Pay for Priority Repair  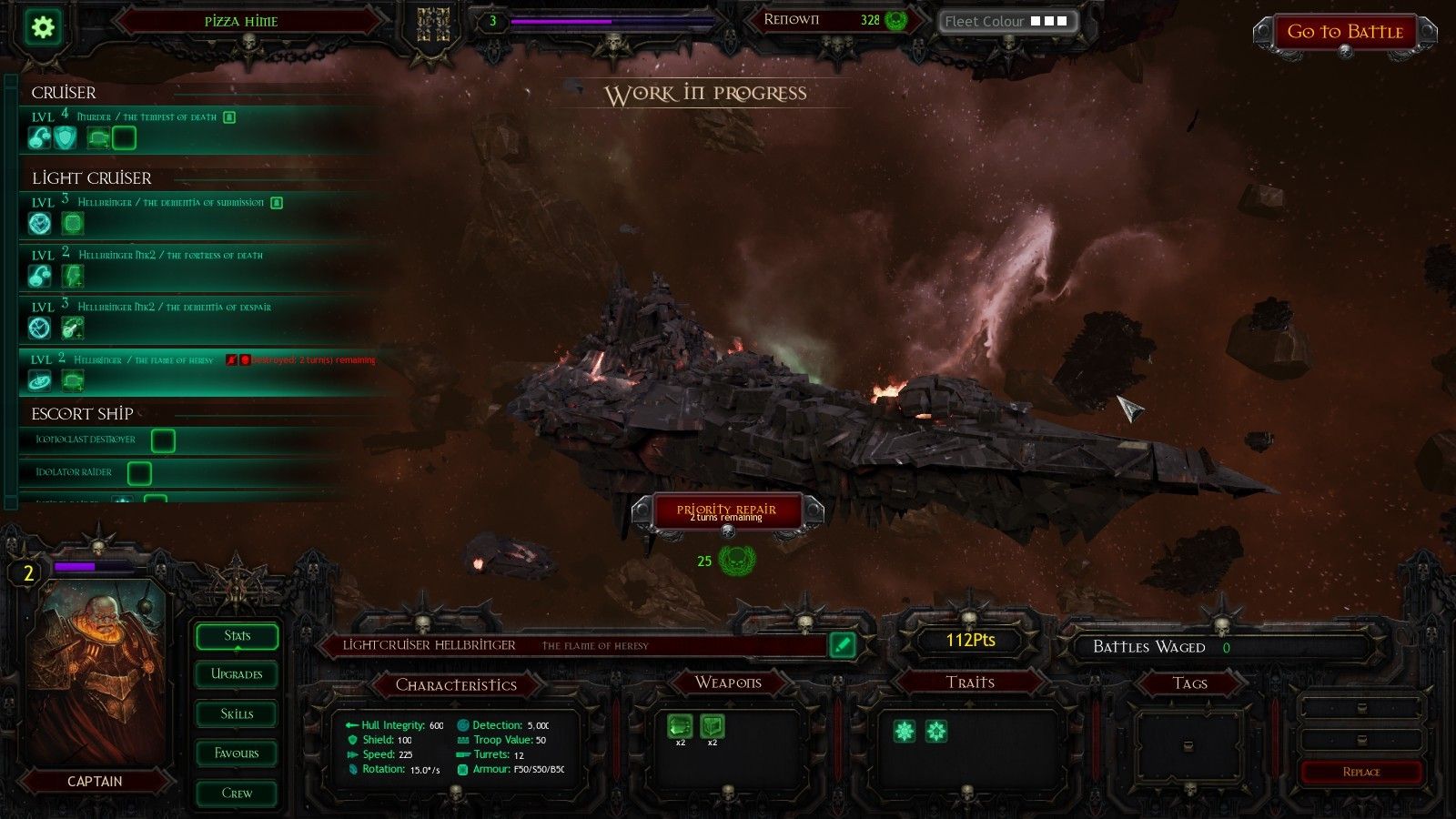pos(726,511)
